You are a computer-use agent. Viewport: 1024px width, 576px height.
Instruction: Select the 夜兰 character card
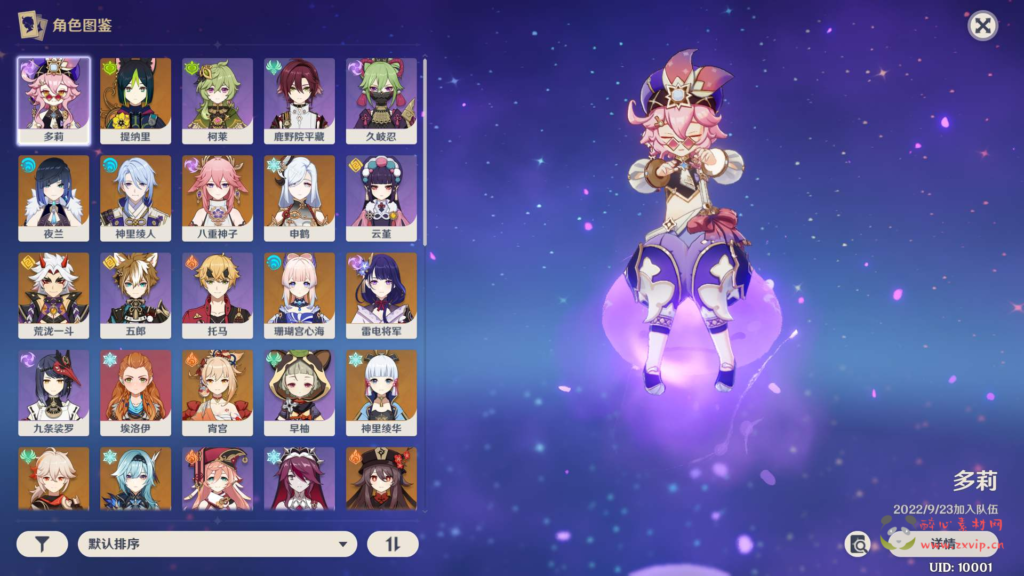tap(54, 198)
